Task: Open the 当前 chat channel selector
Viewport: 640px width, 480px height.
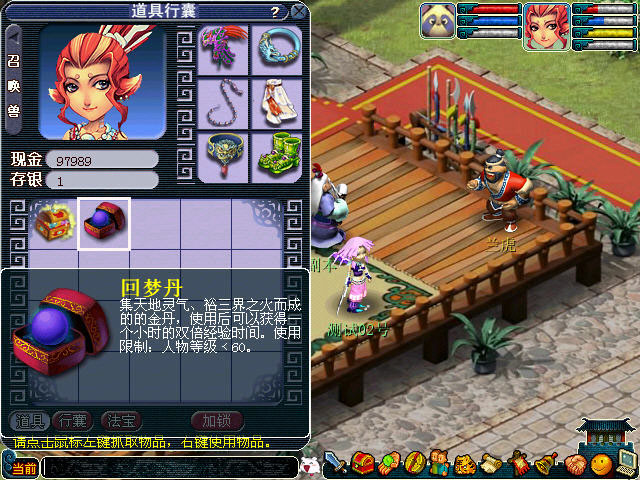Action: [x=22, y=467]
